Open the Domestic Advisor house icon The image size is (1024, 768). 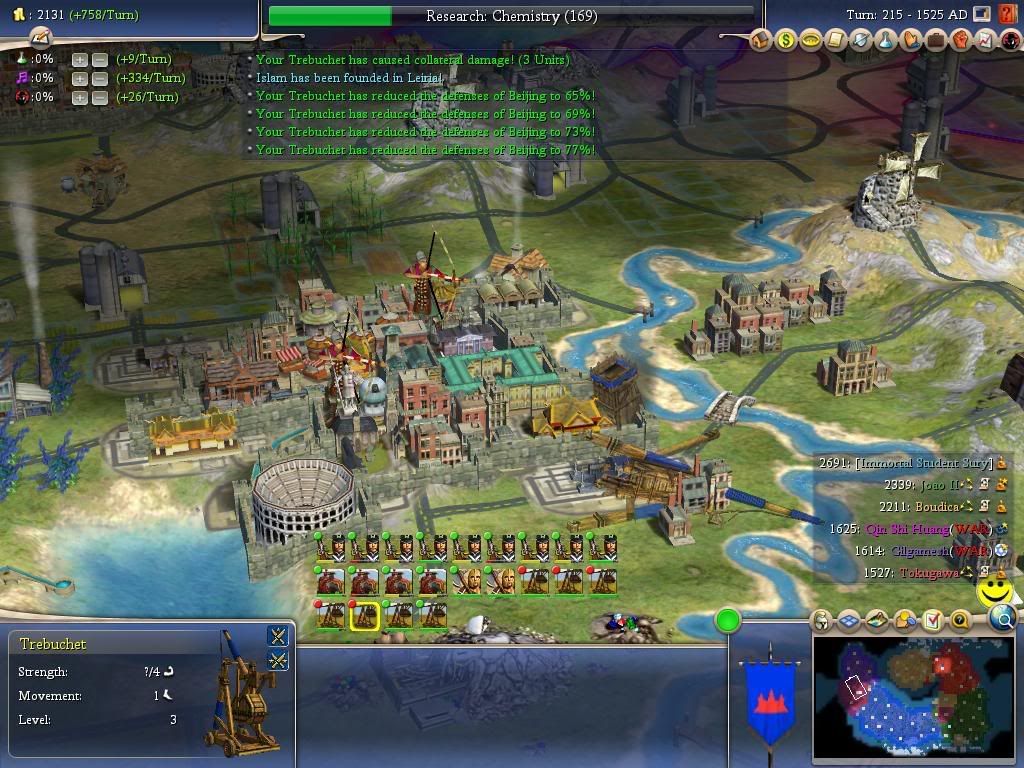(760, 41)
